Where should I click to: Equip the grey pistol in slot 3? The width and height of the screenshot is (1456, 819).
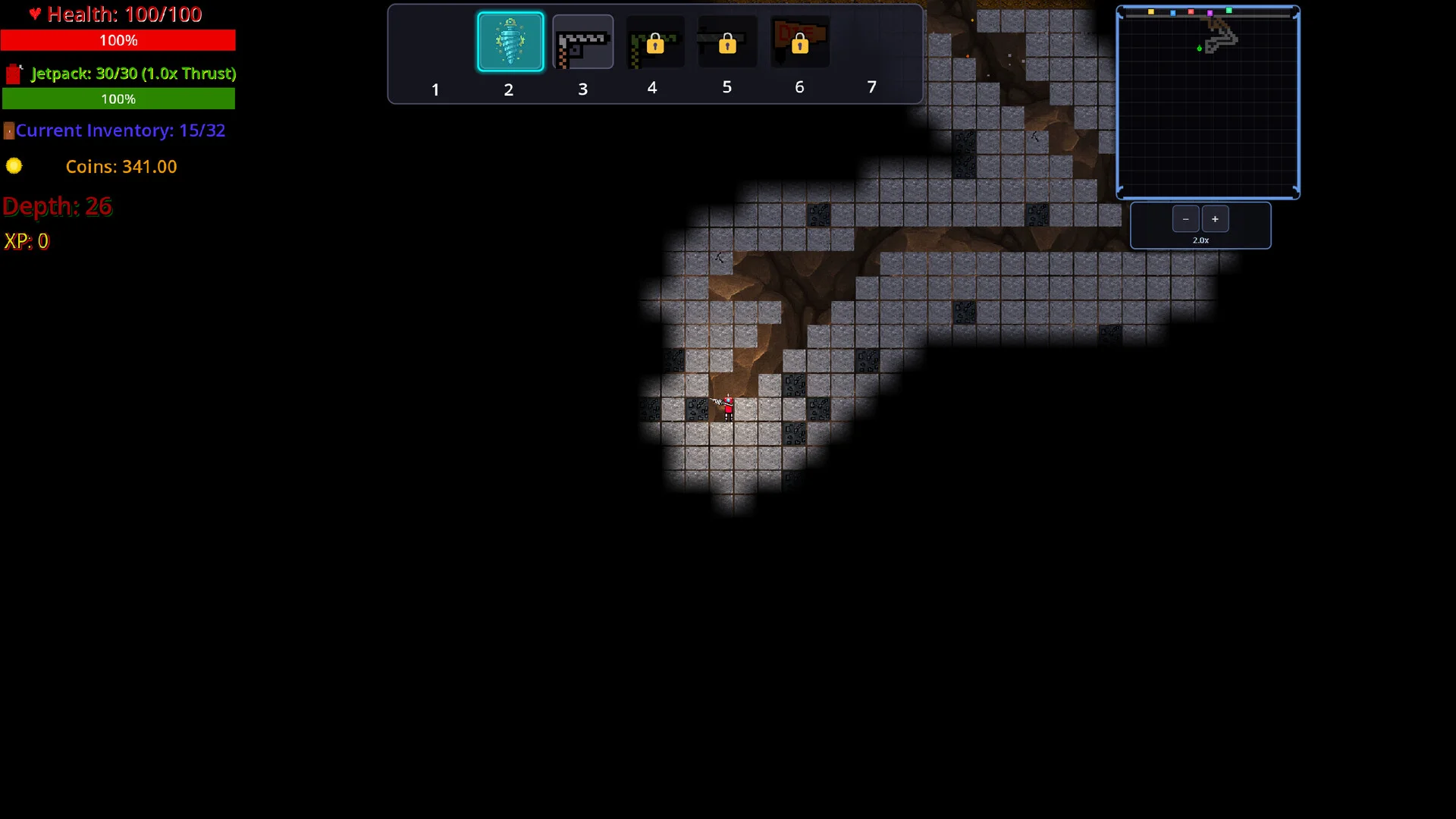[x=582, y=42]
